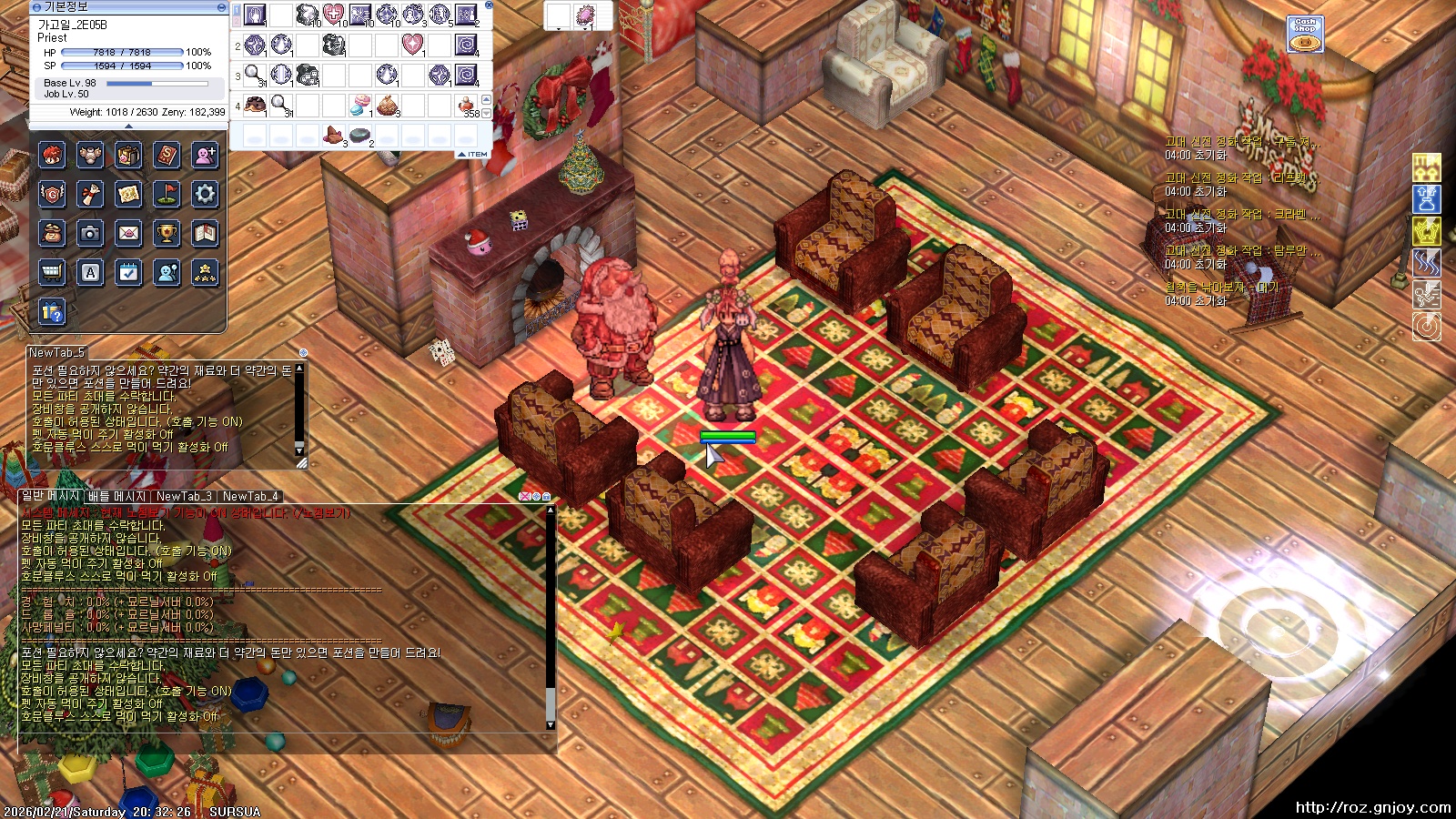The image size is (1456, 819).
Task: Click the camera screenshot icon
Action: pyautogui.click(x=90, y=234)
